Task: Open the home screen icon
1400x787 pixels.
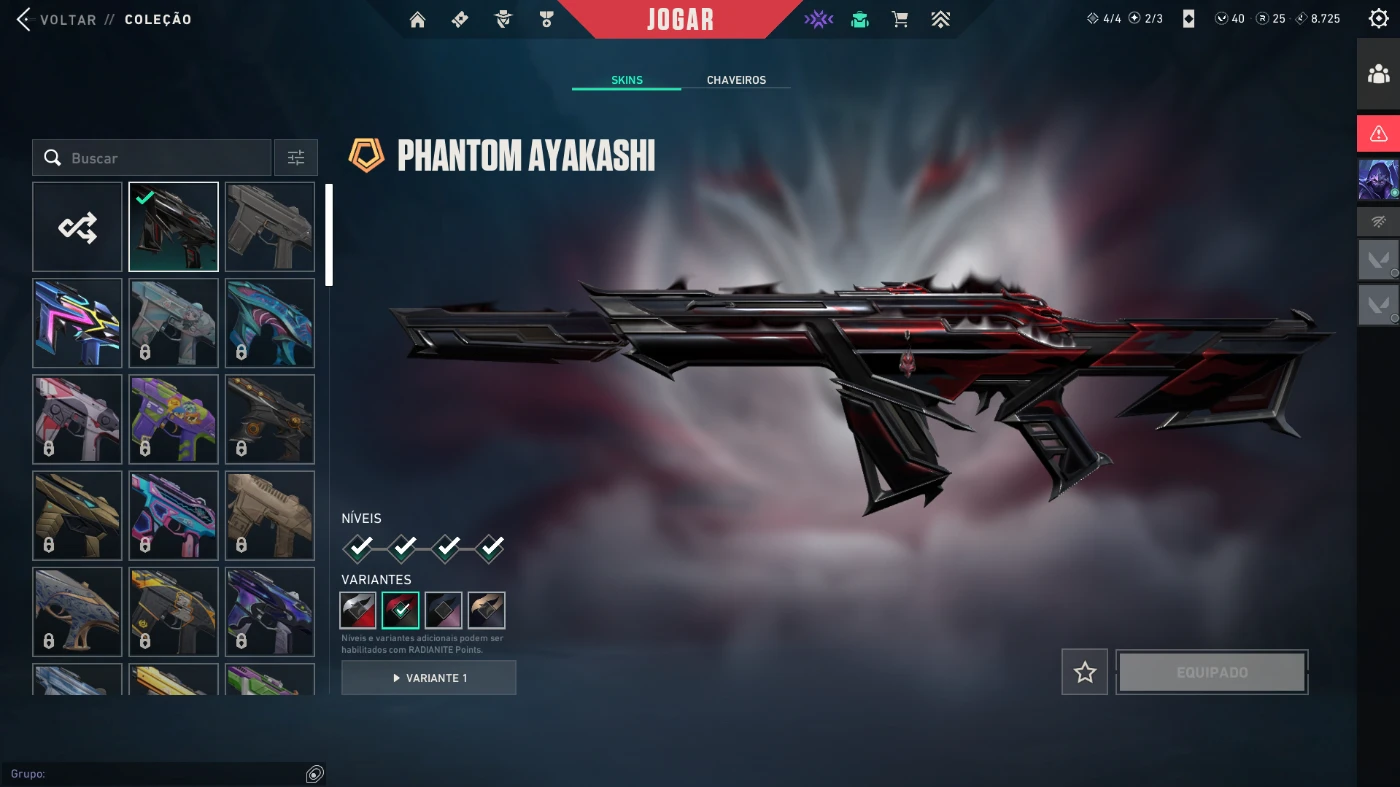Action: point(418,19)
